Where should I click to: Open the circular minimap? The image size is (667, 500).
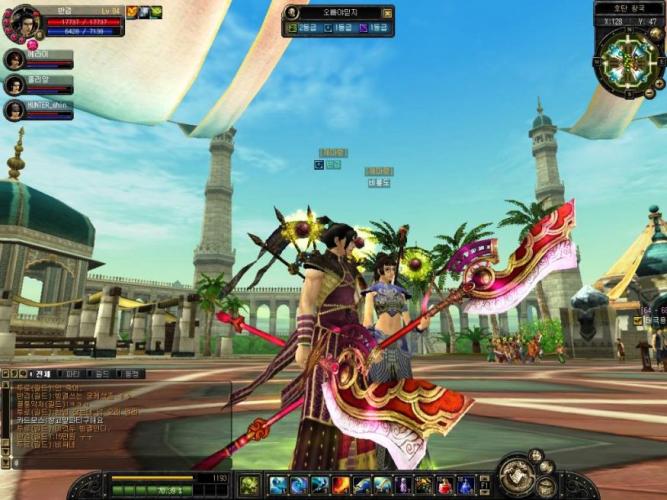pyautogui.click(x=629, y=62)
